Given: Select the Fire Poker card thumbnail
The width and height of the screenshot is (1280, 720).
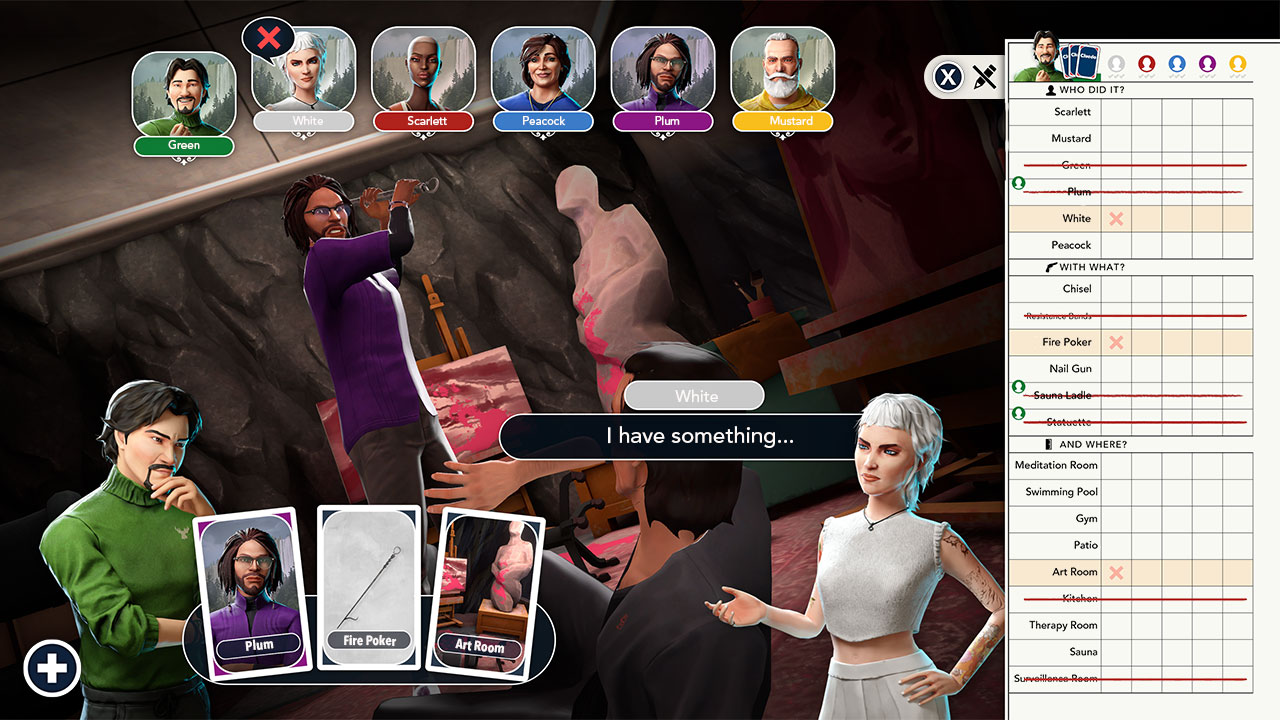Looking at the screenshot, I should tap(369, 585).
